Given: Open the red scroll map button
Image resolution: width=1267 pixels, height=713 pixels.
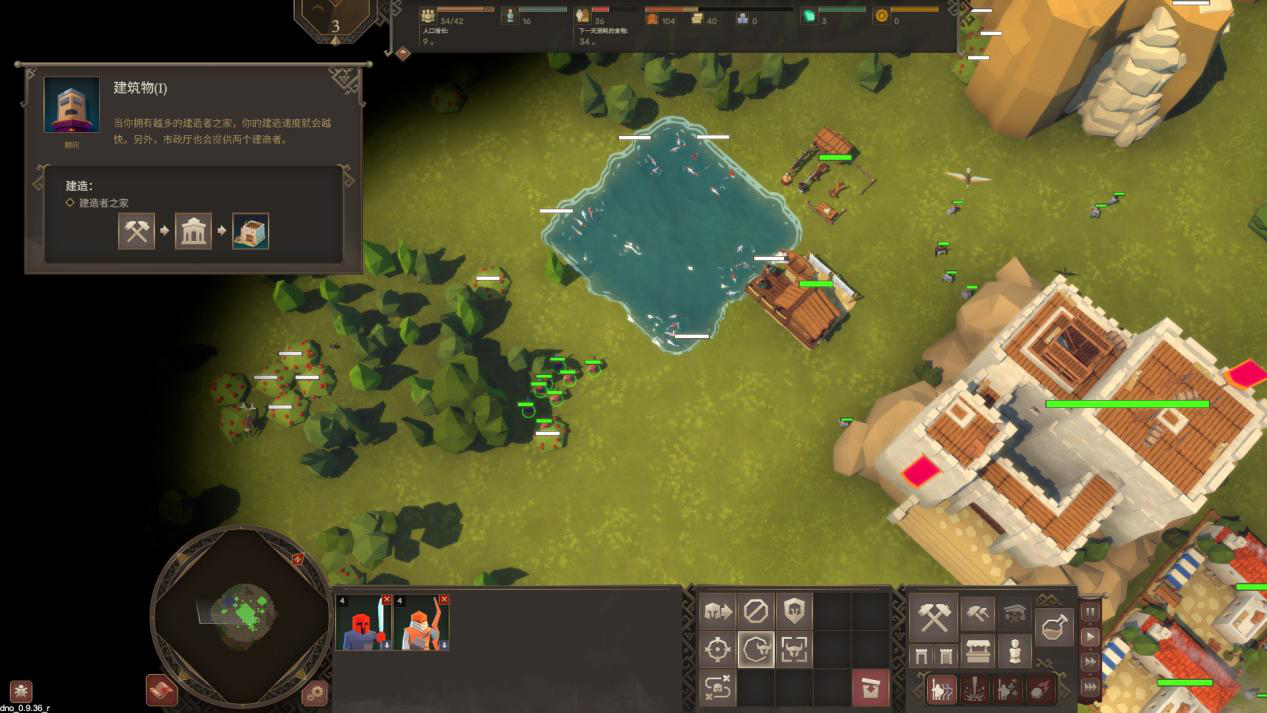Looking at the screenshot, I should (161, 690).
